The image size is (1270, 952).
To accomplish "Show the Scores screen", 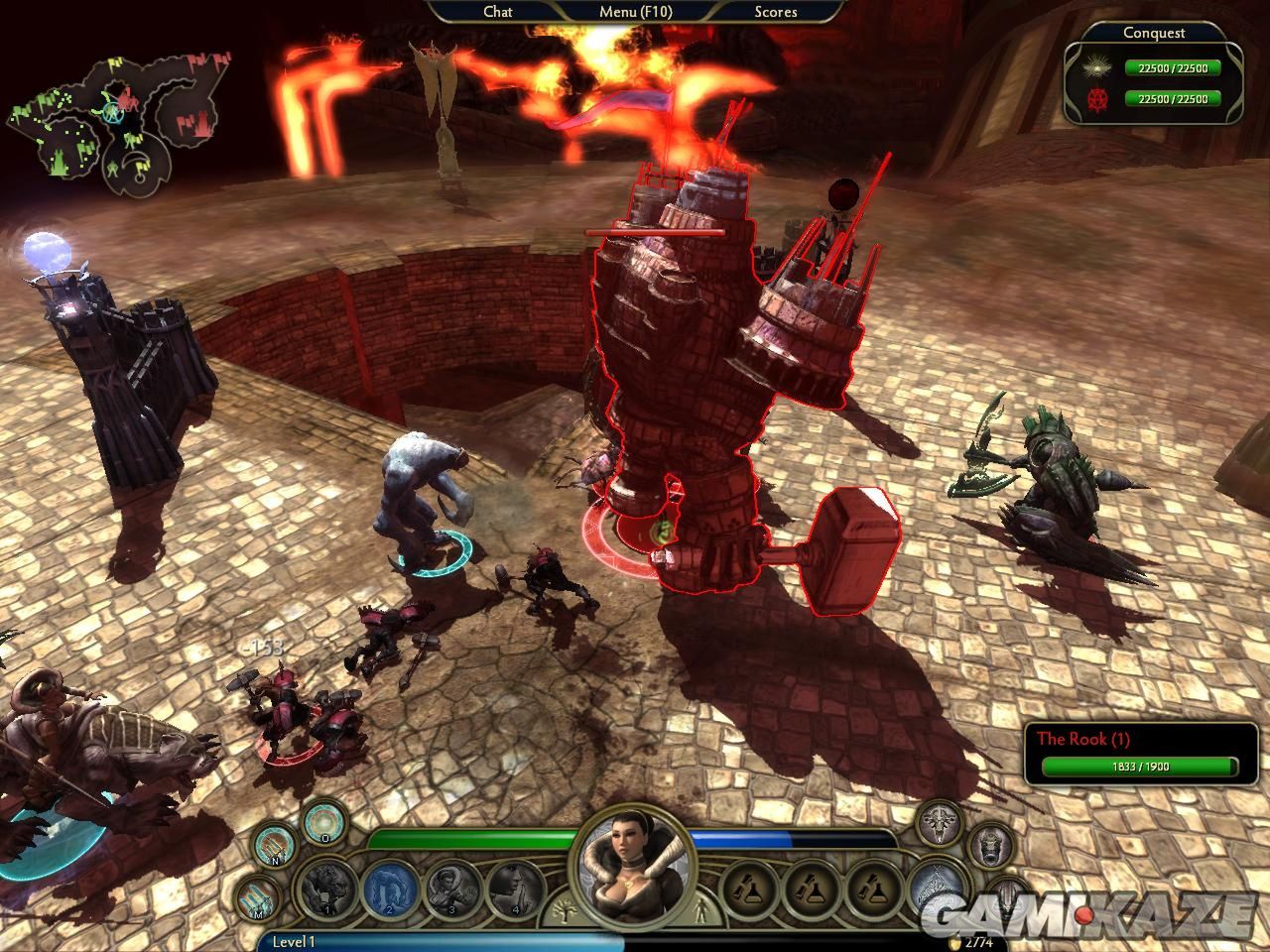I will tap(776, 12).
